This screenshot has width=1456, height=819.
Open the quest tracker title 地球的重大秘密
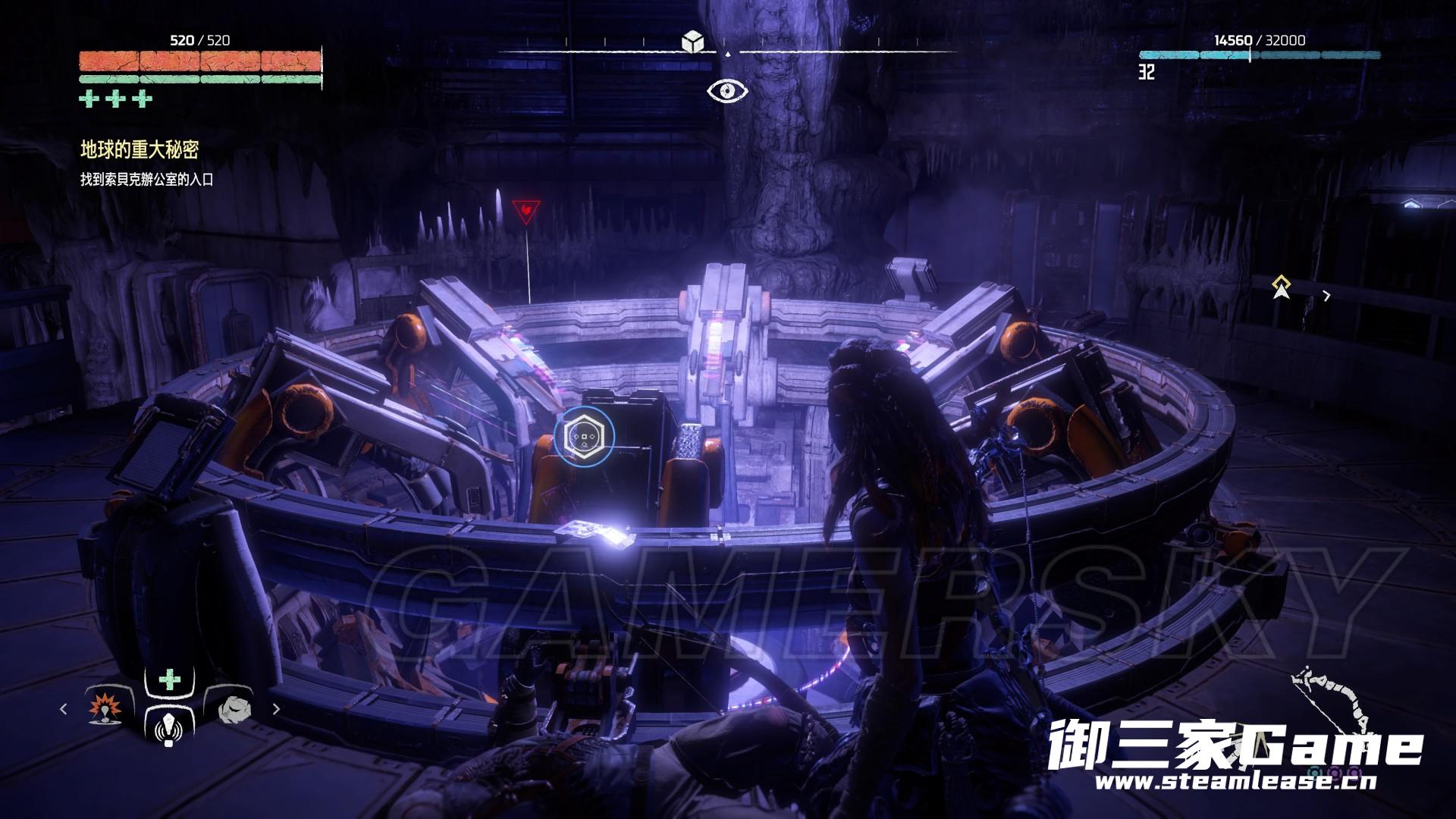[140, 150]
